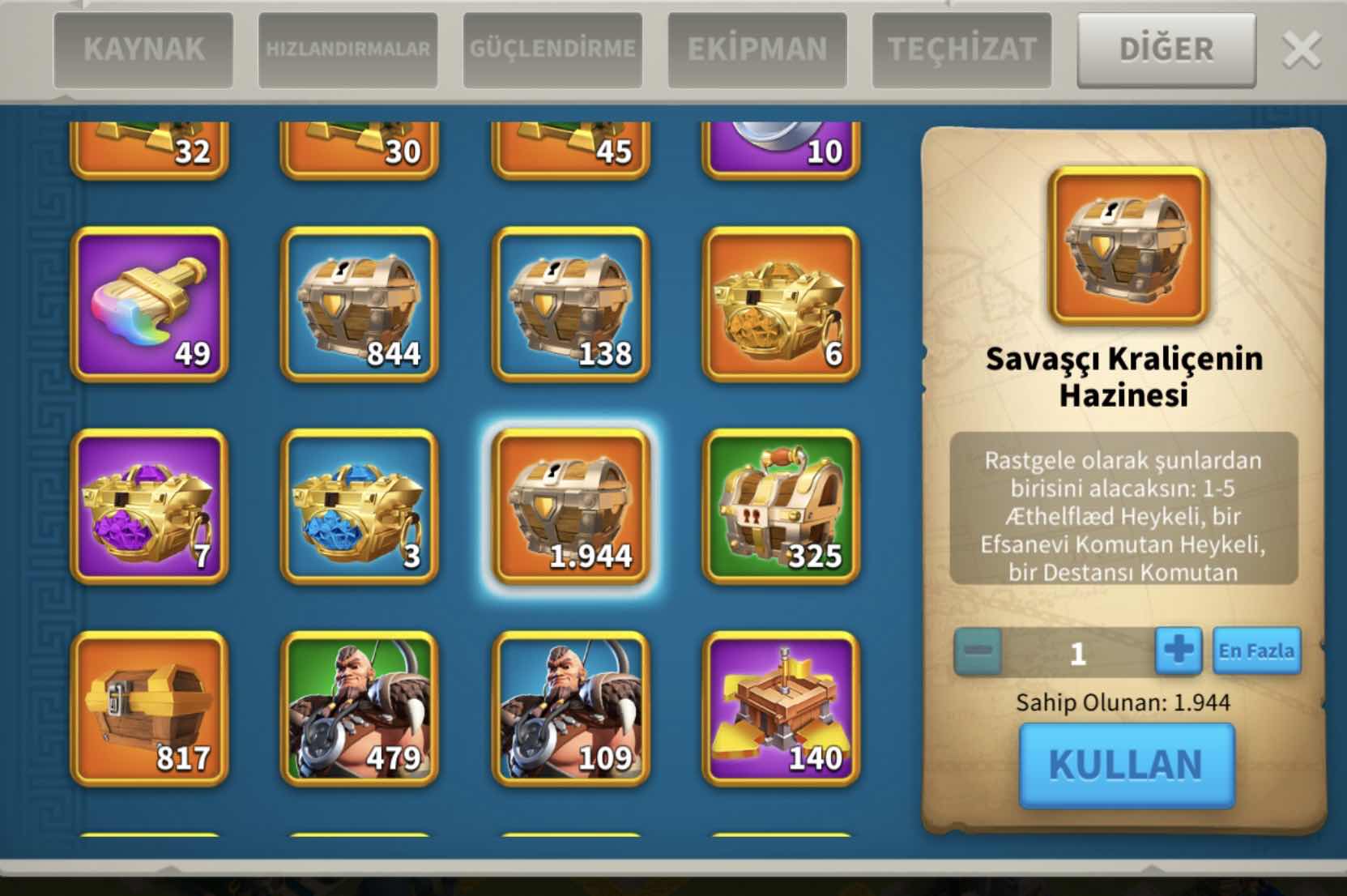The width and height of the screenshot is (1347, 896).
Task: Choose the En Fazla maximum quantity button
Action: [1256, 651]
